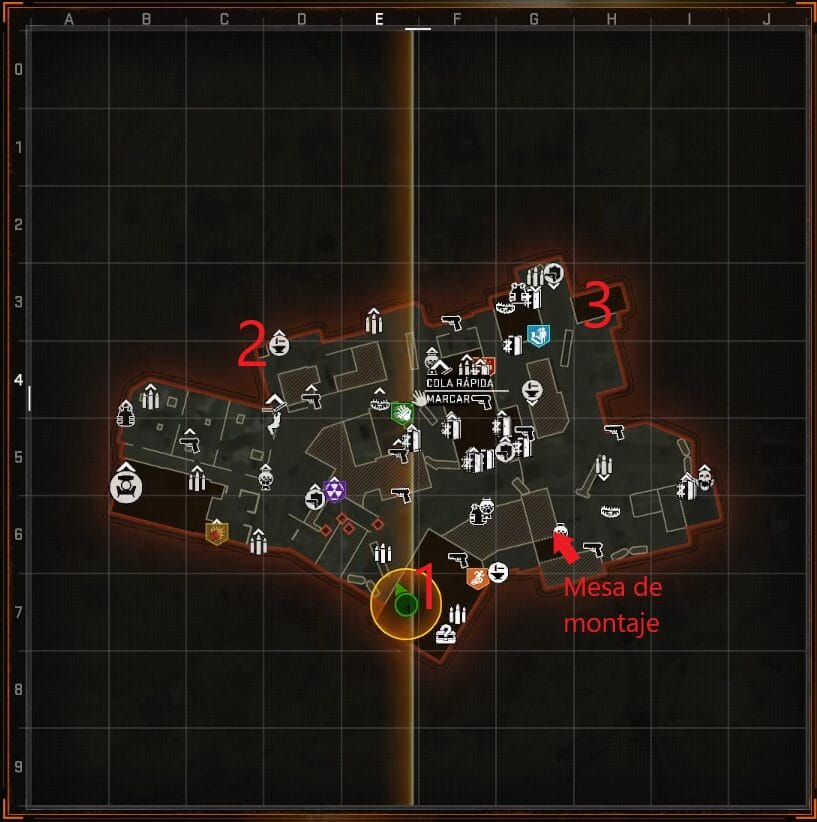Select the green player position marker

click(405, 603)
